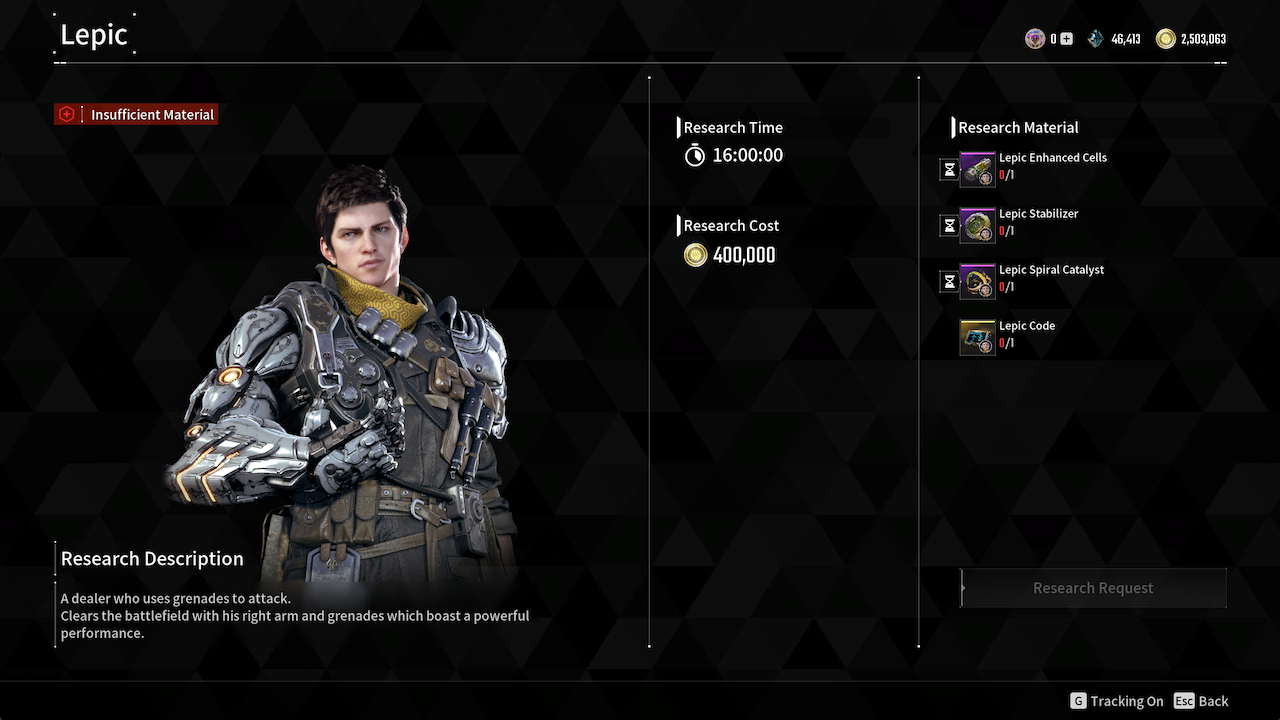Add premium currency with the plus button
Screen dimensions: 1280x720
[1066, 39]
